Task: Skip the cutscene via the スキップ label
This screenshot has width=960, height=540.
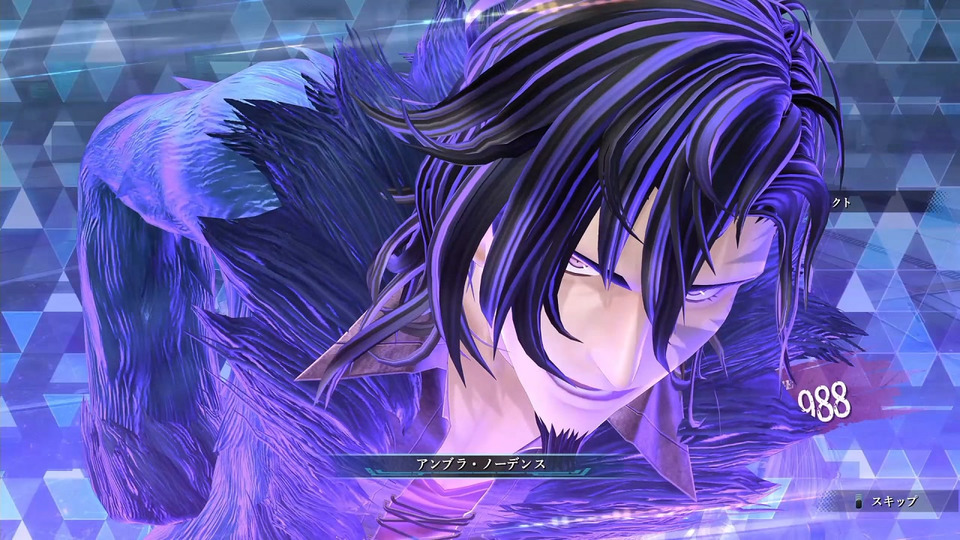Action: (x=892, y=501)
